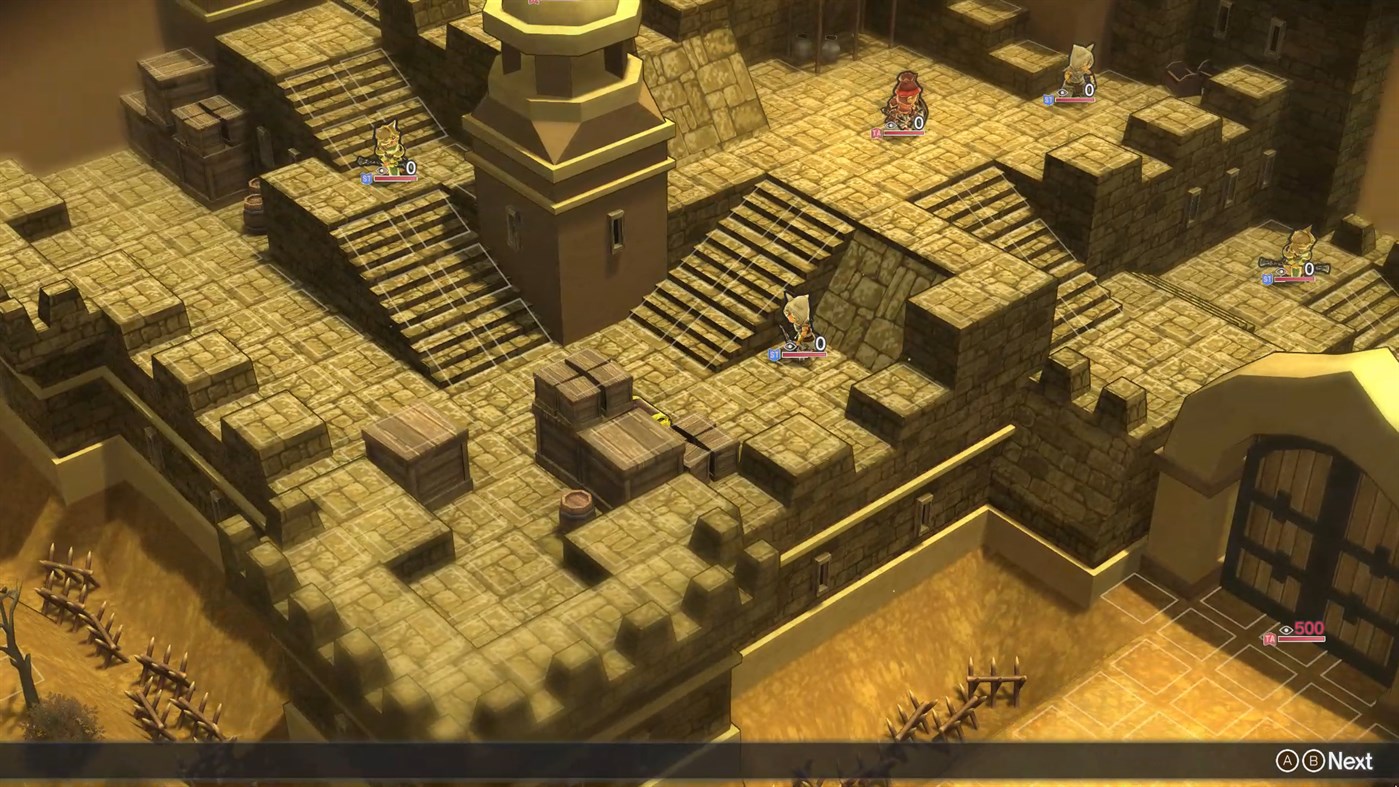The image size is (1399, 787).
Task: Click the pink TA badge beside the red-armored soldier
Action: coord(877,133)
